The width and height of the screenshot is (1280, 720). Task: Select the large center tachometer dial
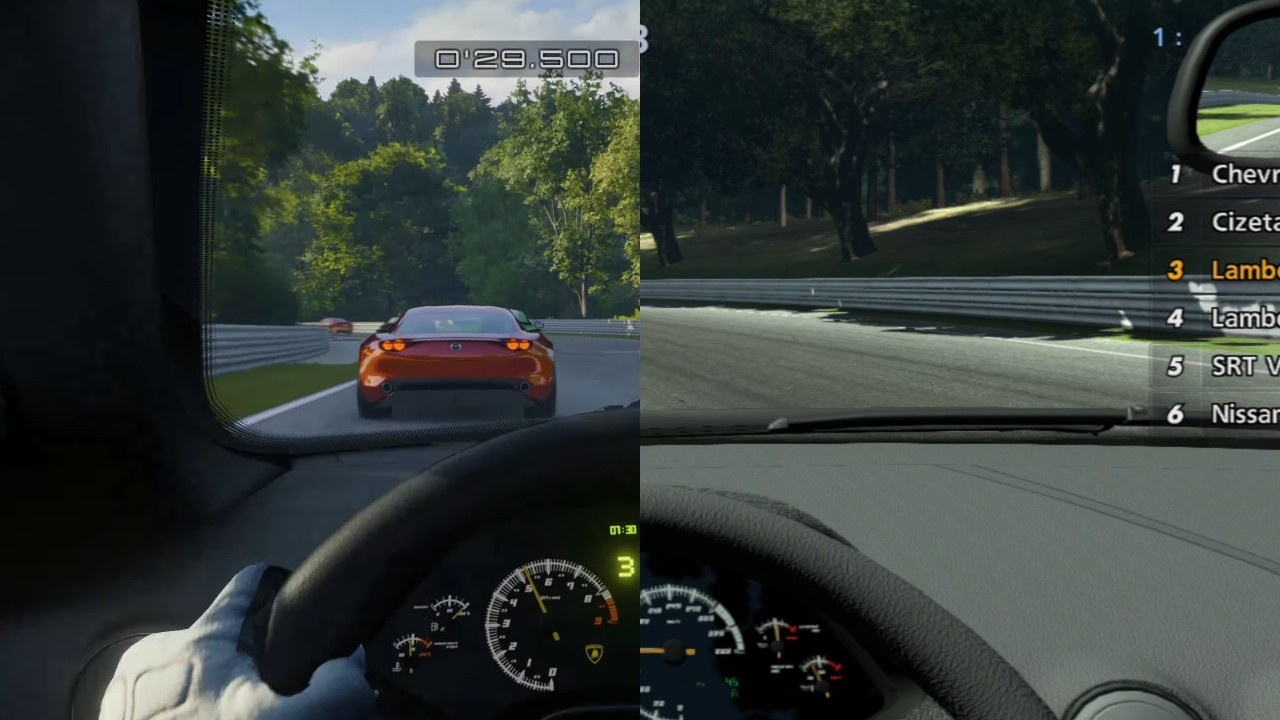547,626
